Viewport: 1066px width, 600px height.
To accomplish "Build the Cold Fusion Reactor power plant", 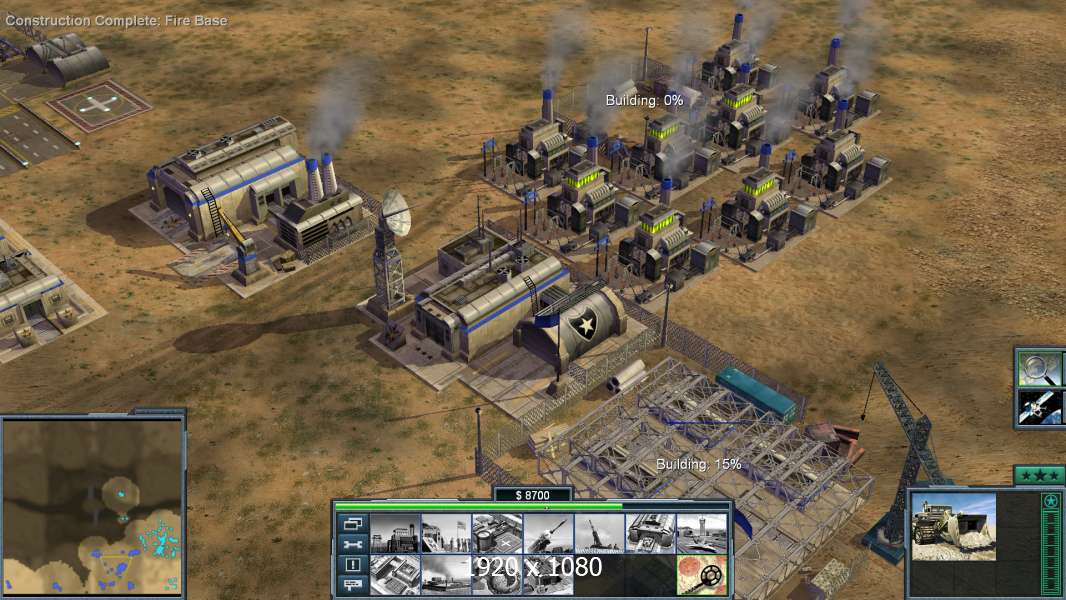I will (395, 534).
